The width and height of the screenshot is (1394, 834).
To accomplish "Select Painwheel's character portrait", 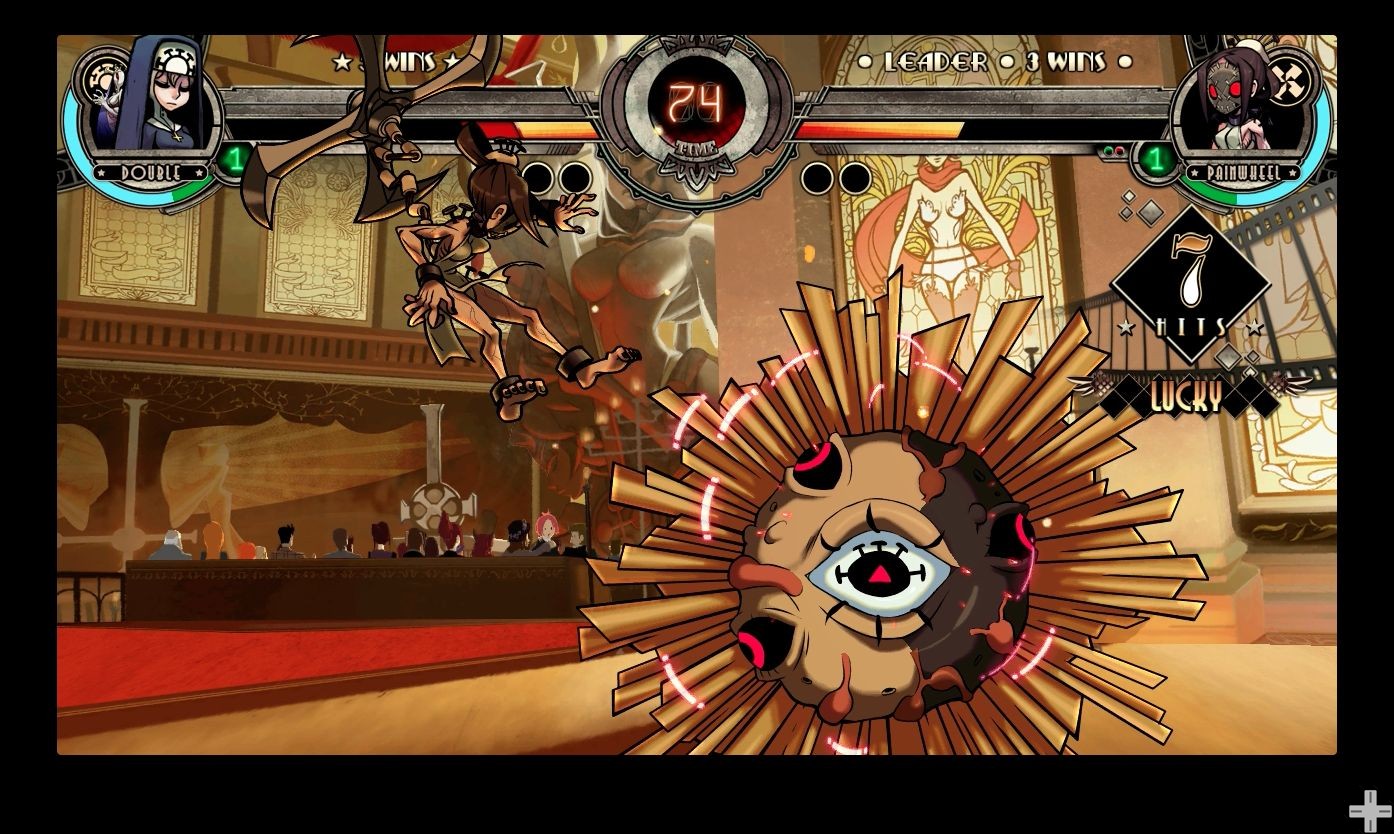I will (x=1240, y=105).
